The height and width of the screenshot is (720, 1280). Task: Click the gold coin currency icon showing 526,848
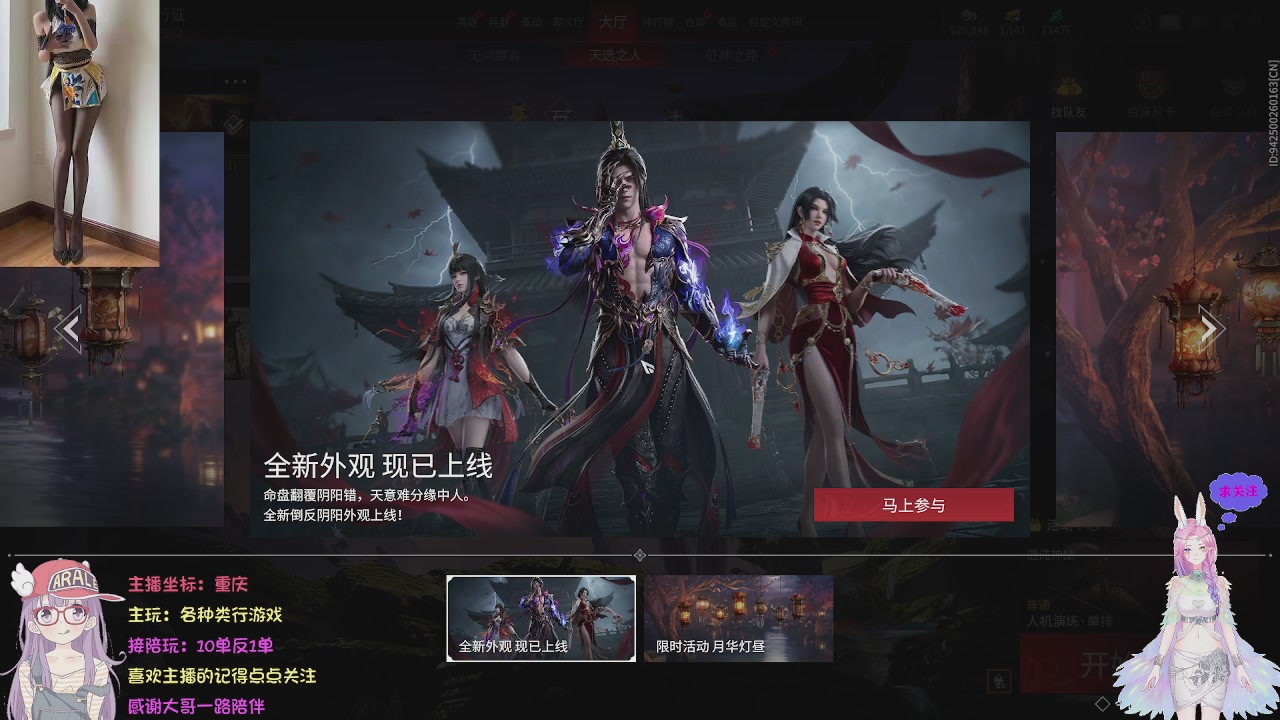(968, 15)
